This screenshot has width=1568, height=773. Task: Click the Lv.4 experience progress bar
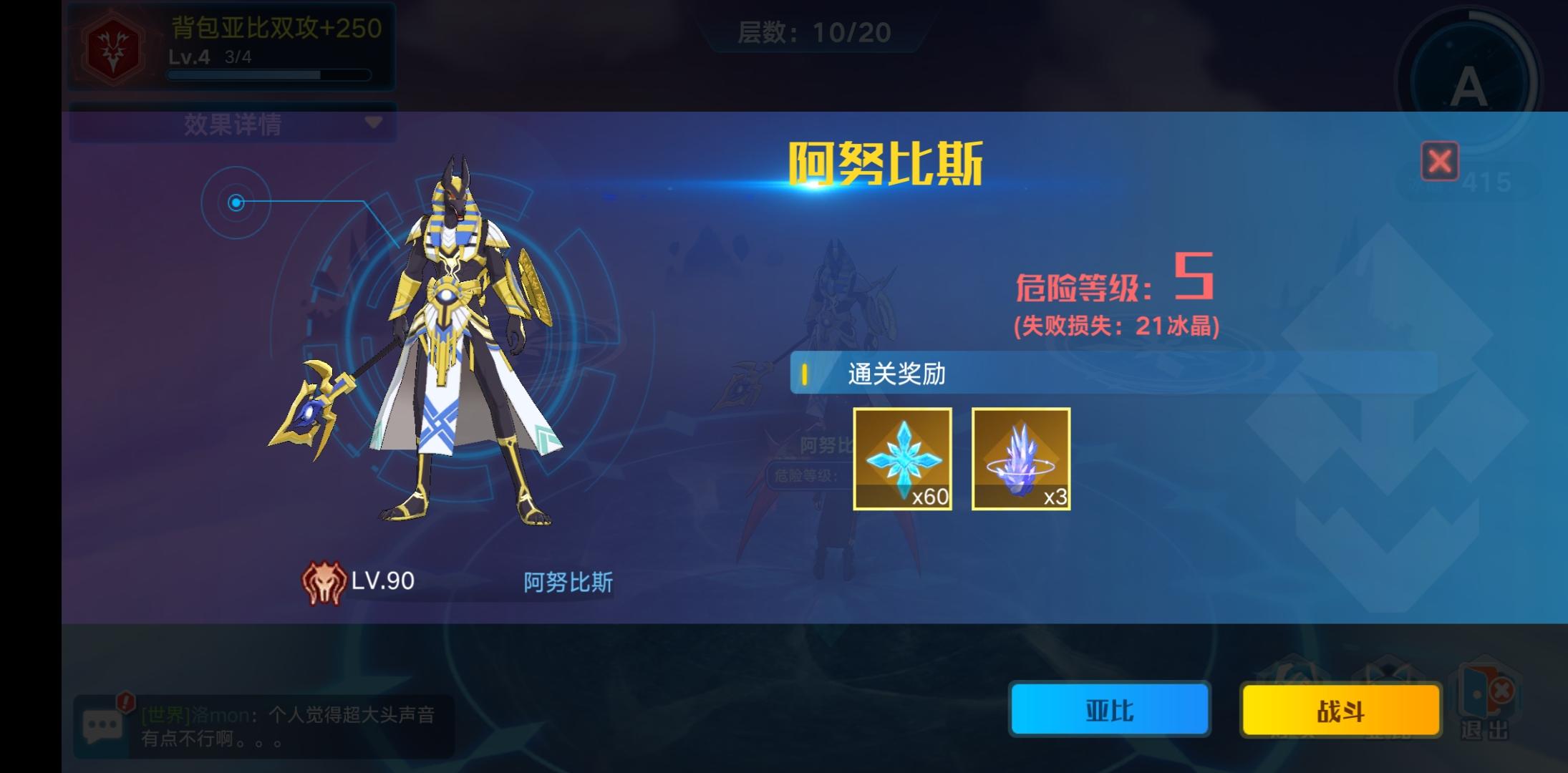coord(268,74)
